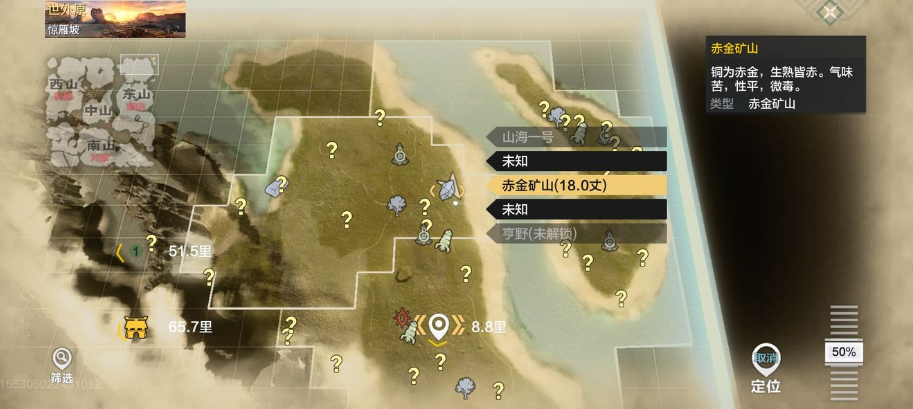The width and height of the screenshot is (913, 409).
Task: Click the 惊雁坡 location thumbnail
Action: pyautogui.click(x=115, y=18)
